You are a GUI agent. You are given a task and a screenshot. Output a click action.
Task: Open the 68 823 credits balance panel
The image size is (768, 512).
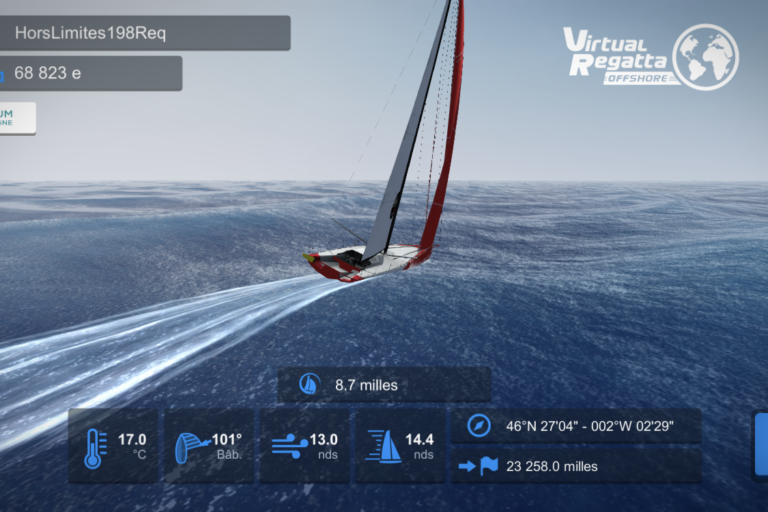88,73
